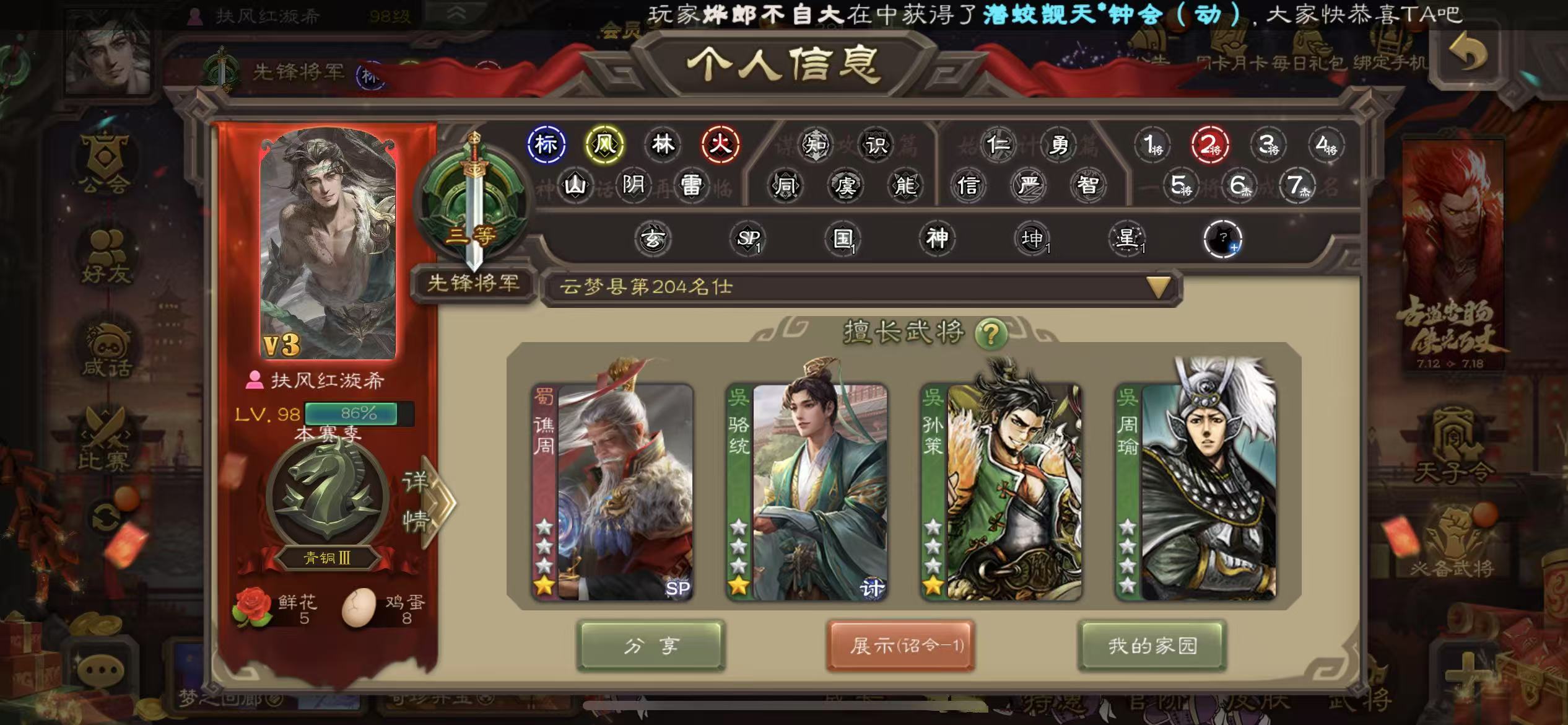Send a 鲜花 rose
Screen dimensions: 1568x725
[x=253, y=607]
